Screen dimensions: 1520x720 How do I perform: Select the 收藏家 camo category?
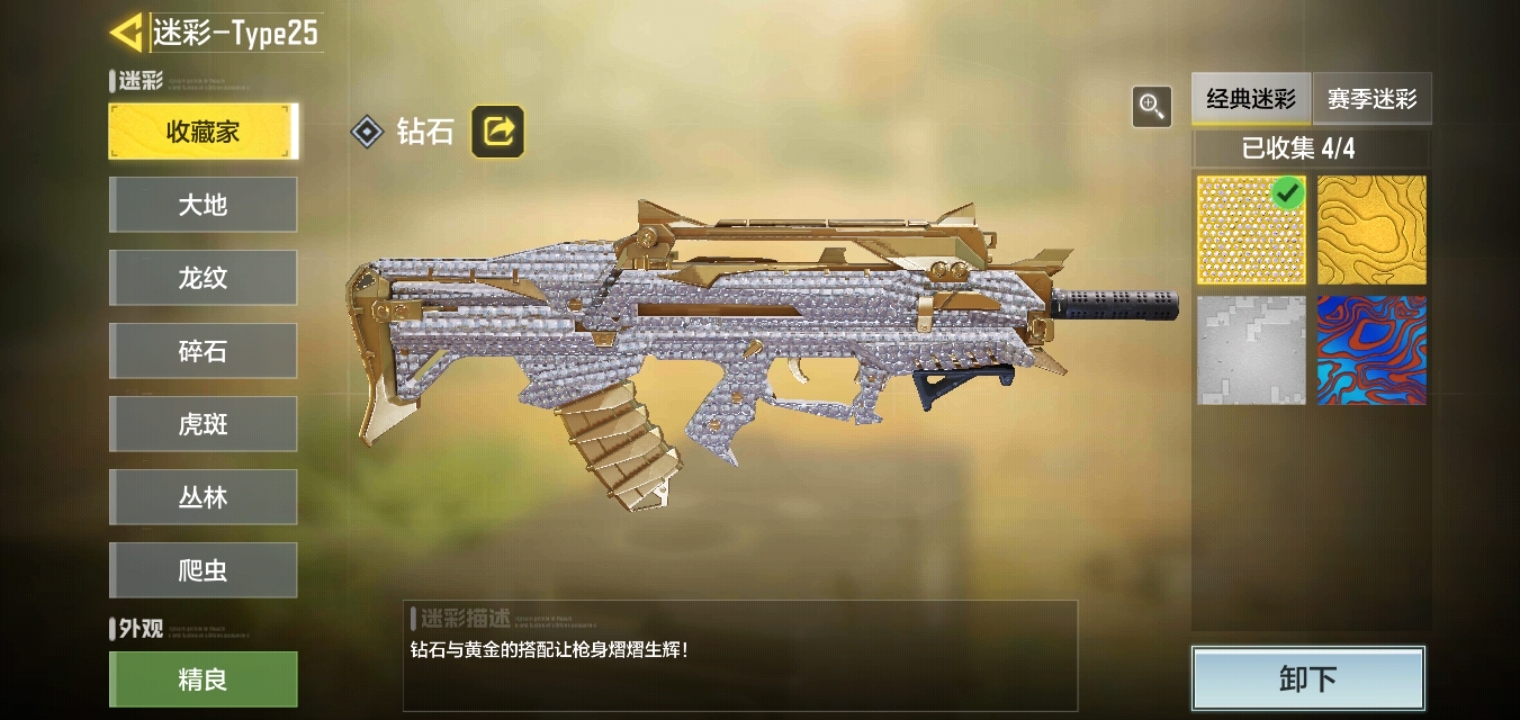[203, 132]
